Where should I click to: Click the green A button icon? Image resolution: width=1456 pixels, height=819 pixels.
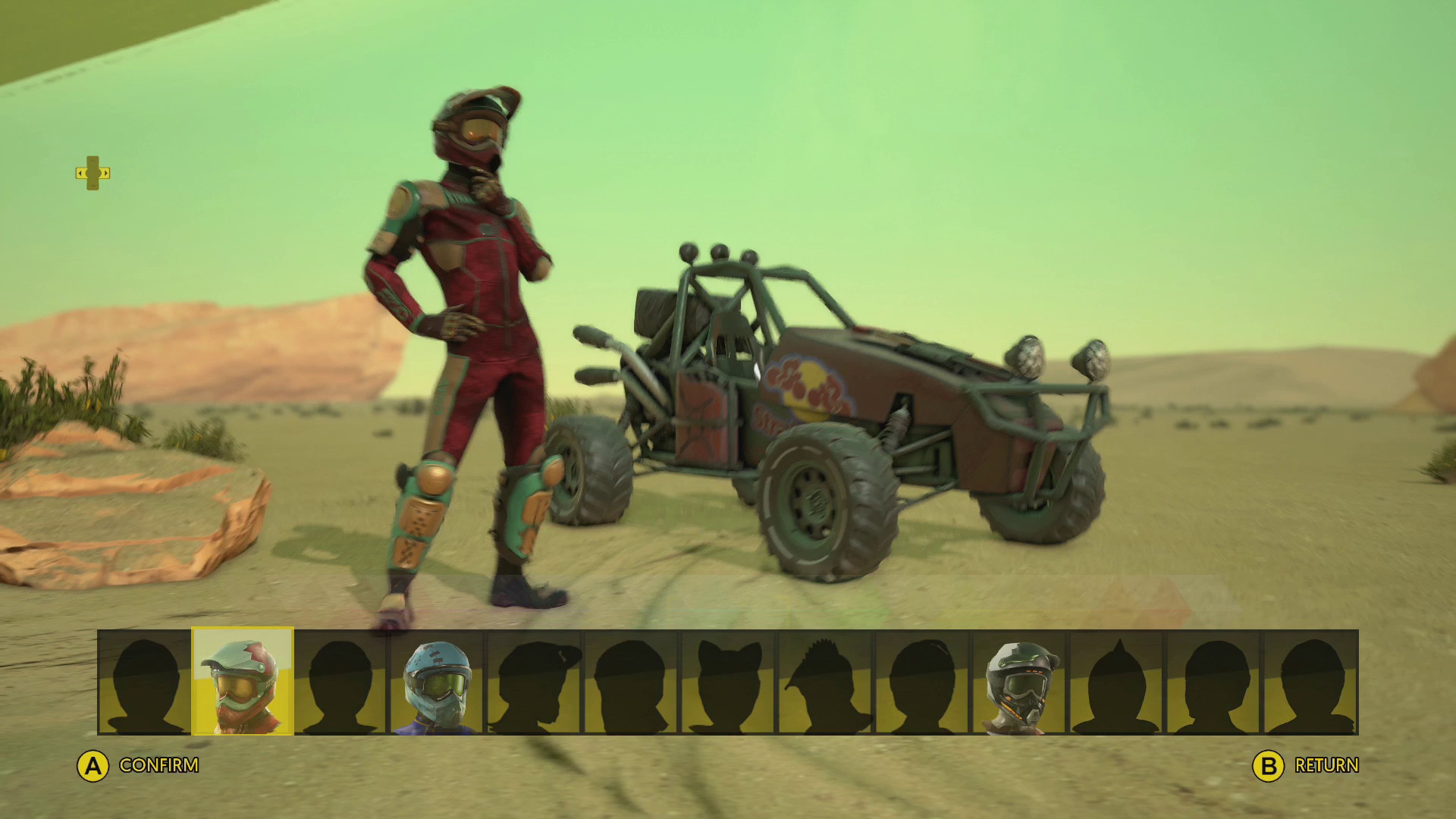coord(93,766)
